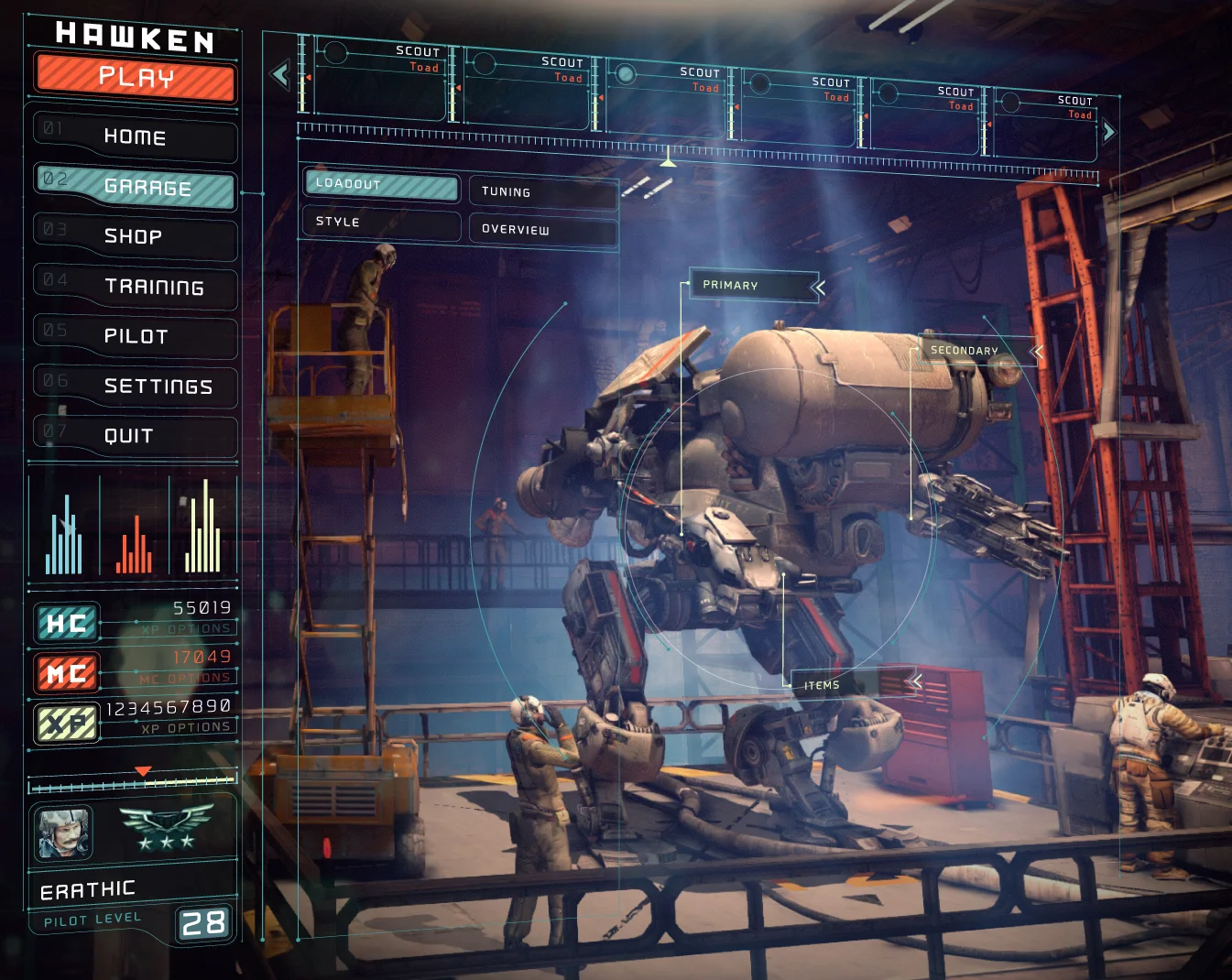Select the PRIMARY weapon label
The width and height of the screenshot is (1232, 980).
click(x=753, y=286)
